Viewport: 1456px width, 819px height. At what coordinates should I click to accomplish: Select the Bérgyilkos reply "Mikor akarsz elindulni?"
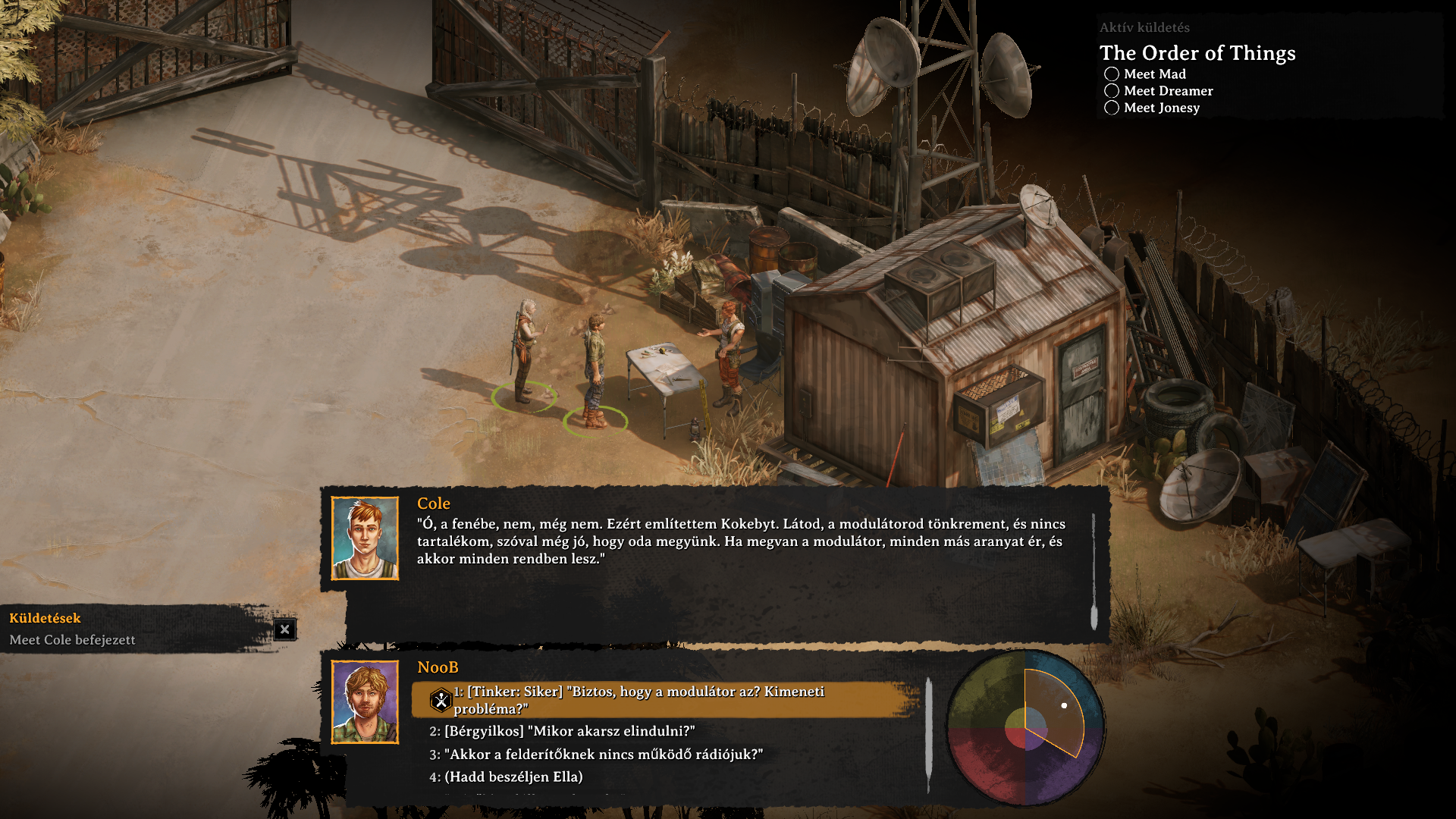click(569, 731)
